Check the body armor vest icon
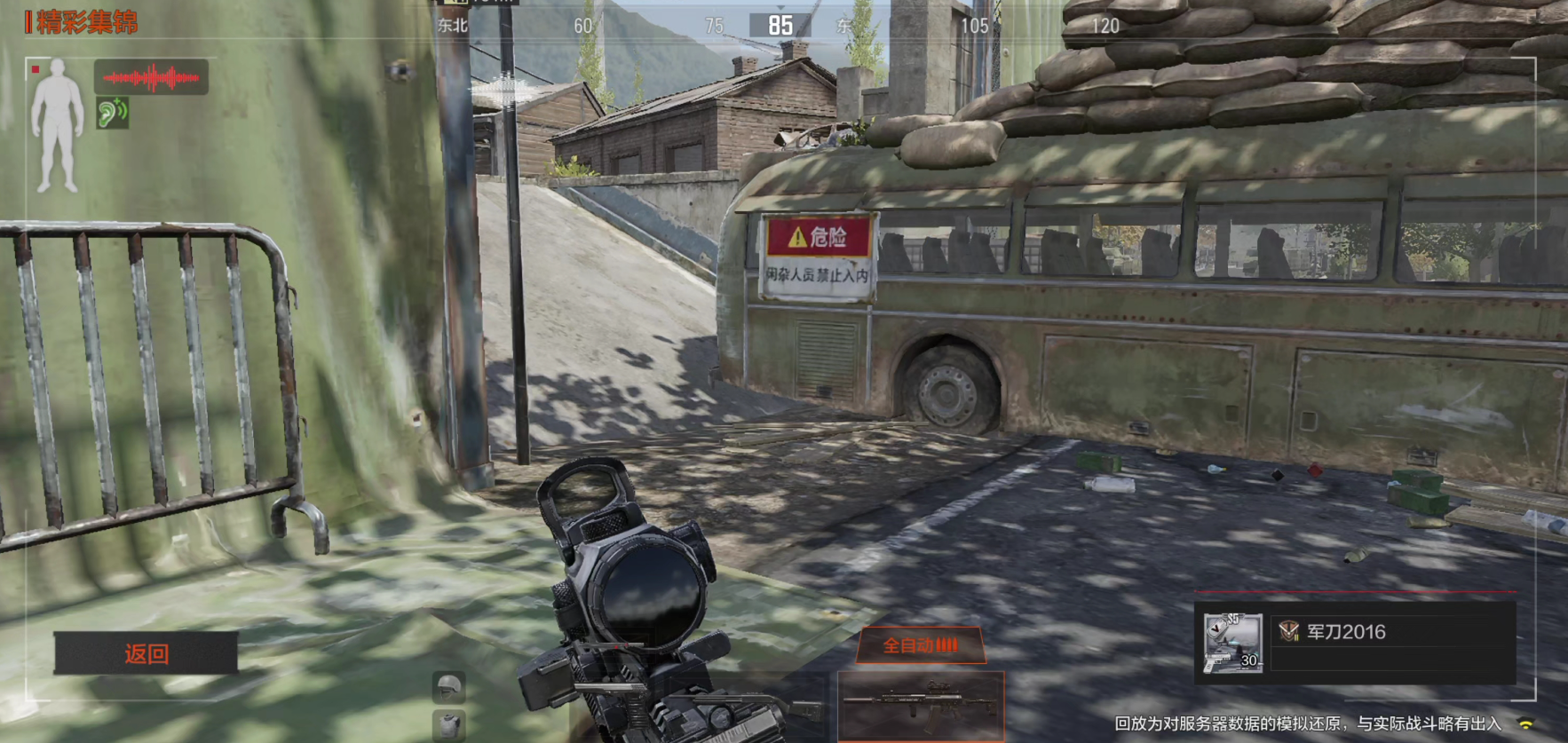The image size is (1568, 743). point(449,723)
